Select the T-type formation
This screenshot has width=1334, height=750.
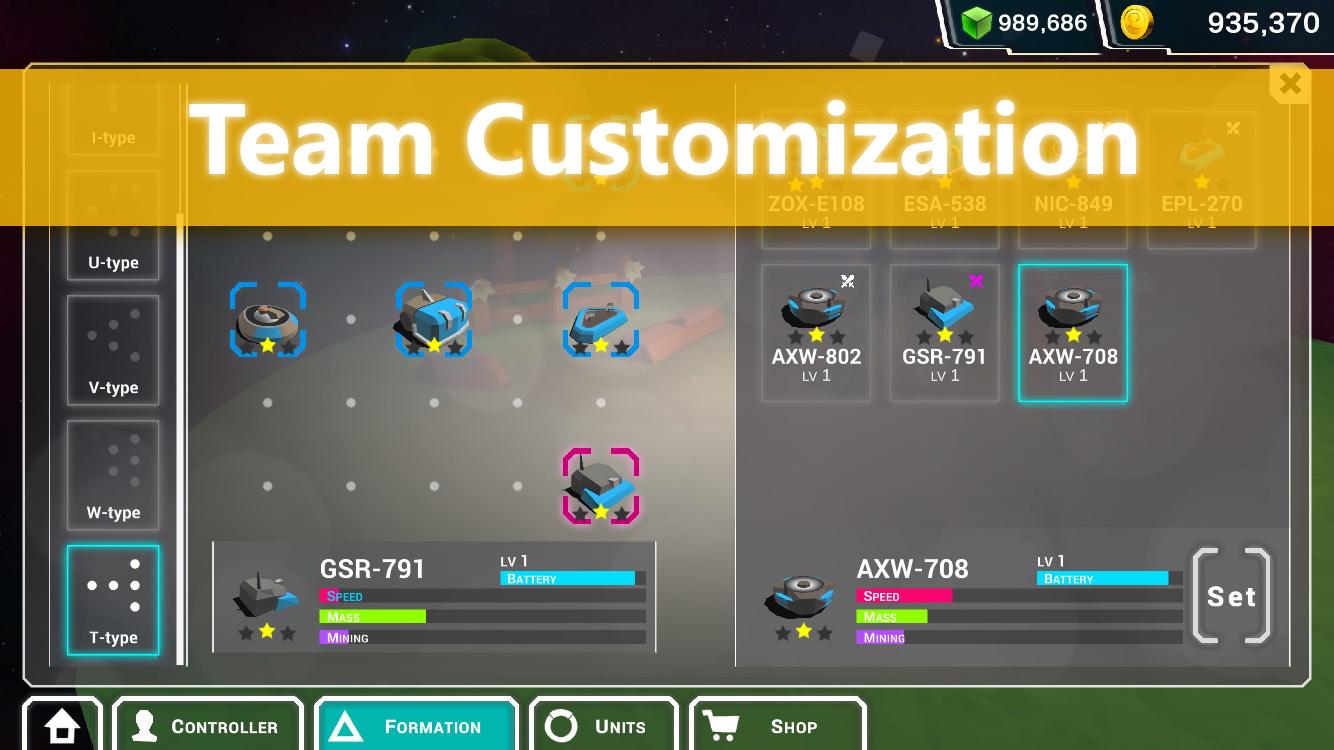[x=113, y=599]
